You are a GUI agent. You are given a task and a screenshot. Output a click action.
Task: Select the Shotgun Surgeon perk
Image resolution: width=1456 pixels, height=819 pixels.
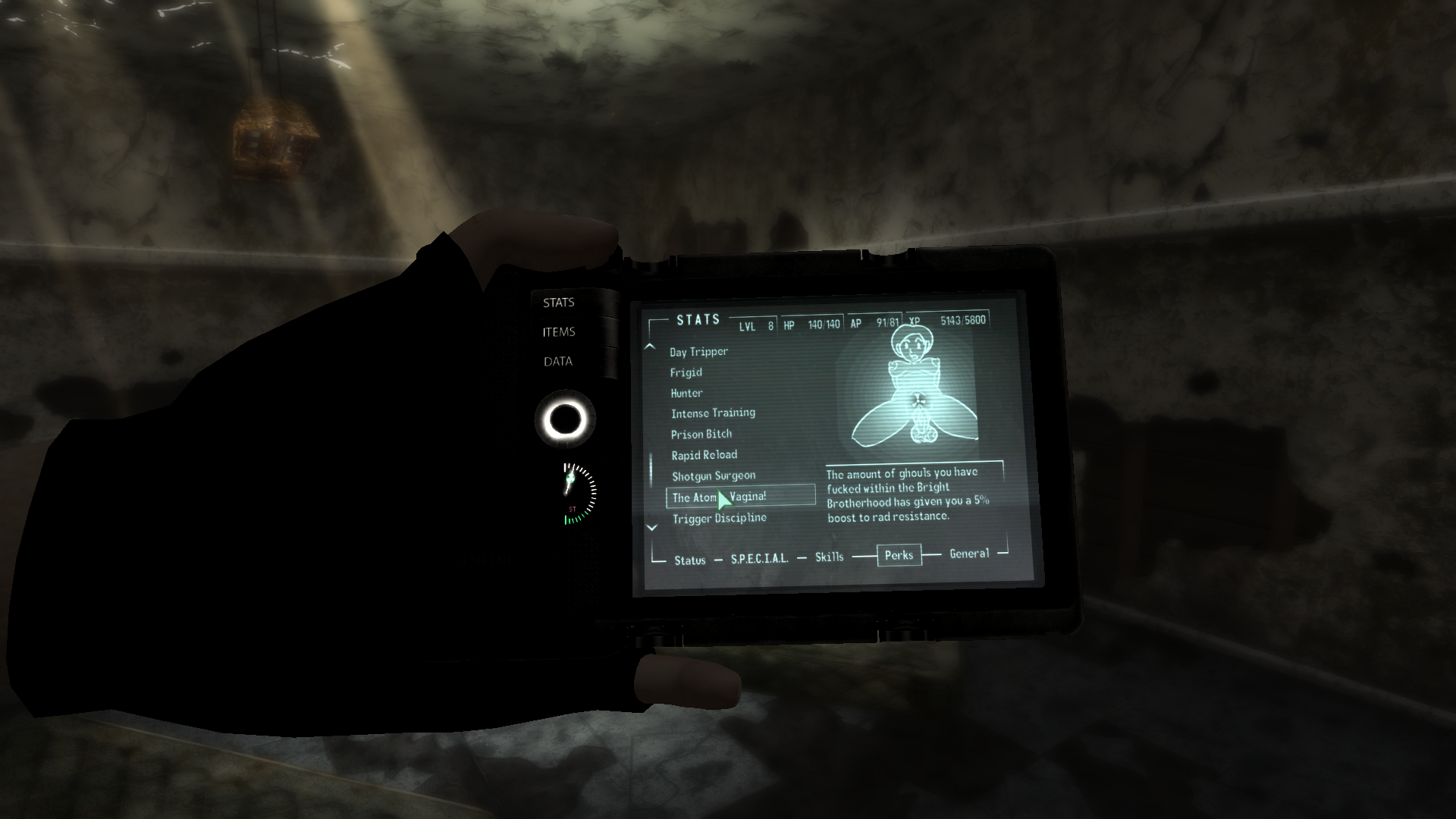tap(714, 476)
